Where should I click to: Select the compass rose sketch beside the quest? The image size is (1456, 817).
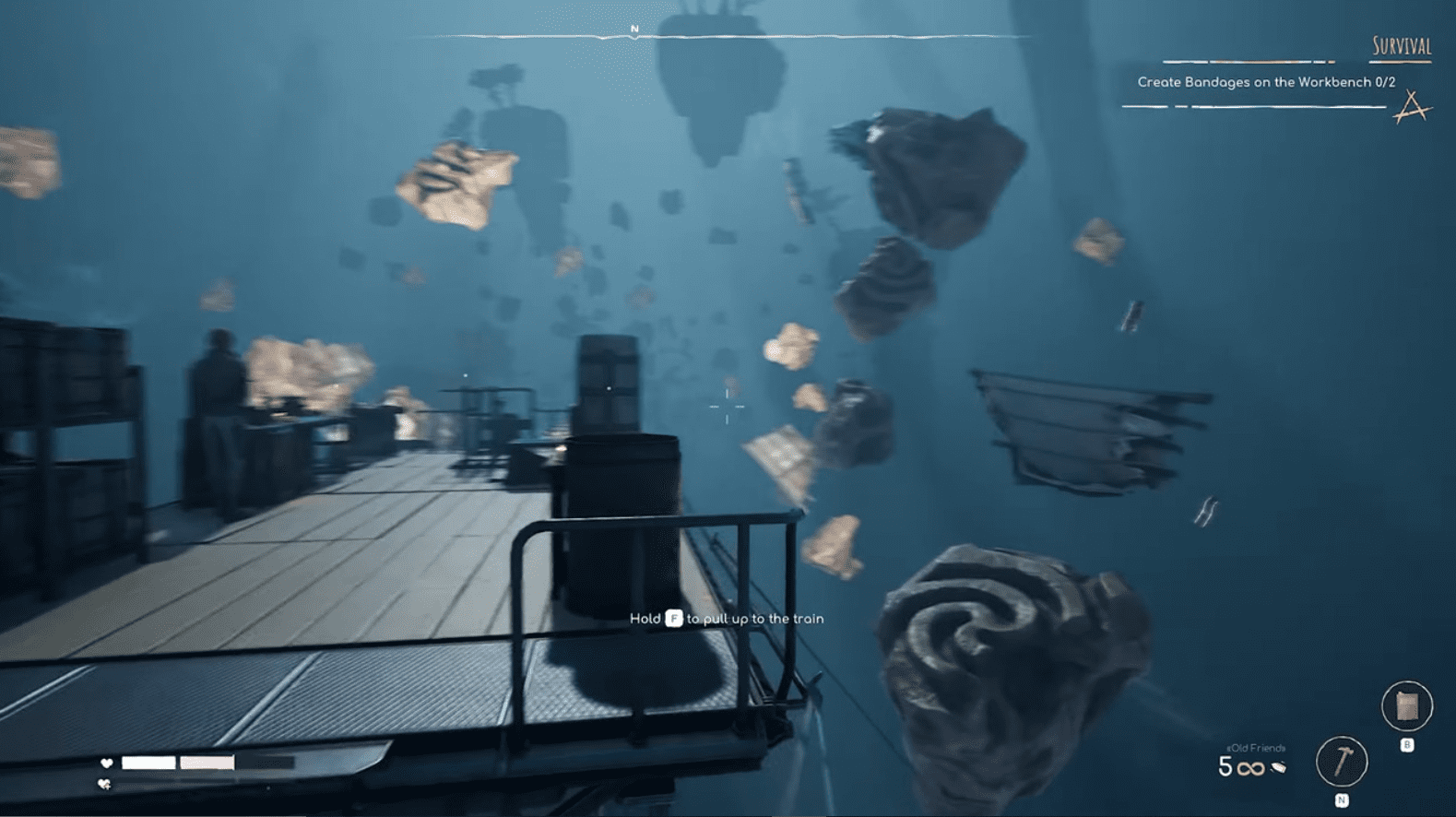tap(1412, 106)
